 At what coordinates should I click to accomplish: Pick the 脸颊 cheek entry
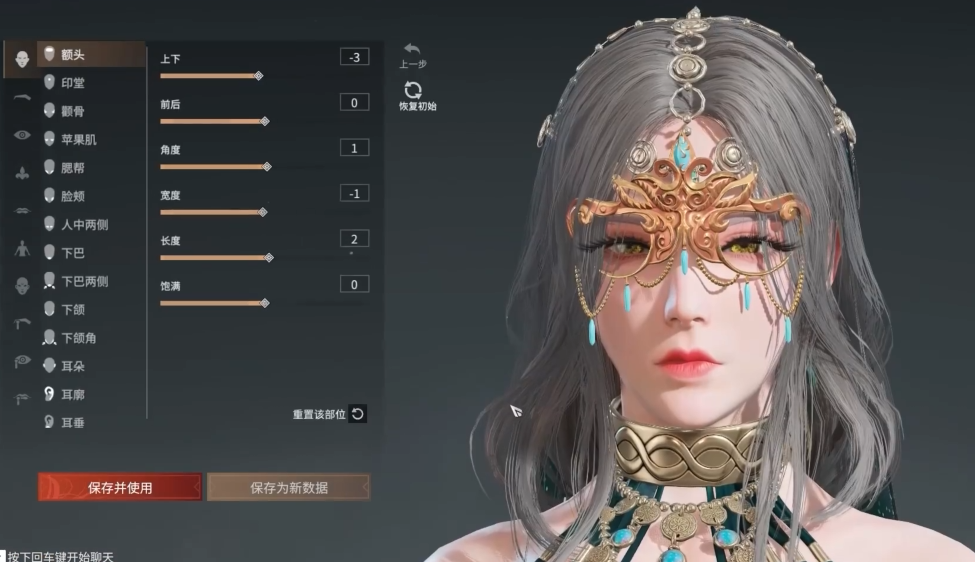click(x=73, y=197)
